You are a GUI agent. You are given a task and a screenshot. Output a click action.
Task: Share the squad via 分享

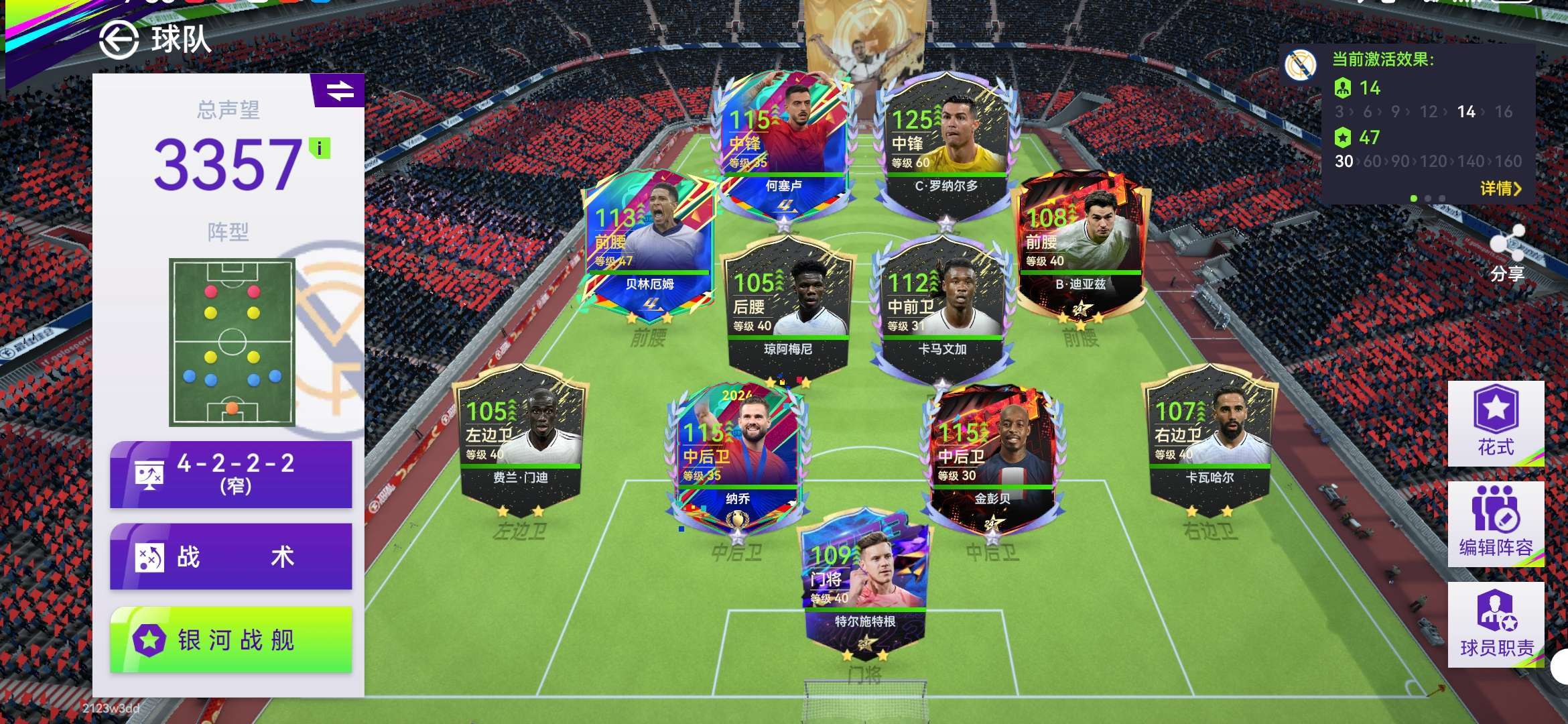(x=1507, y=255)
